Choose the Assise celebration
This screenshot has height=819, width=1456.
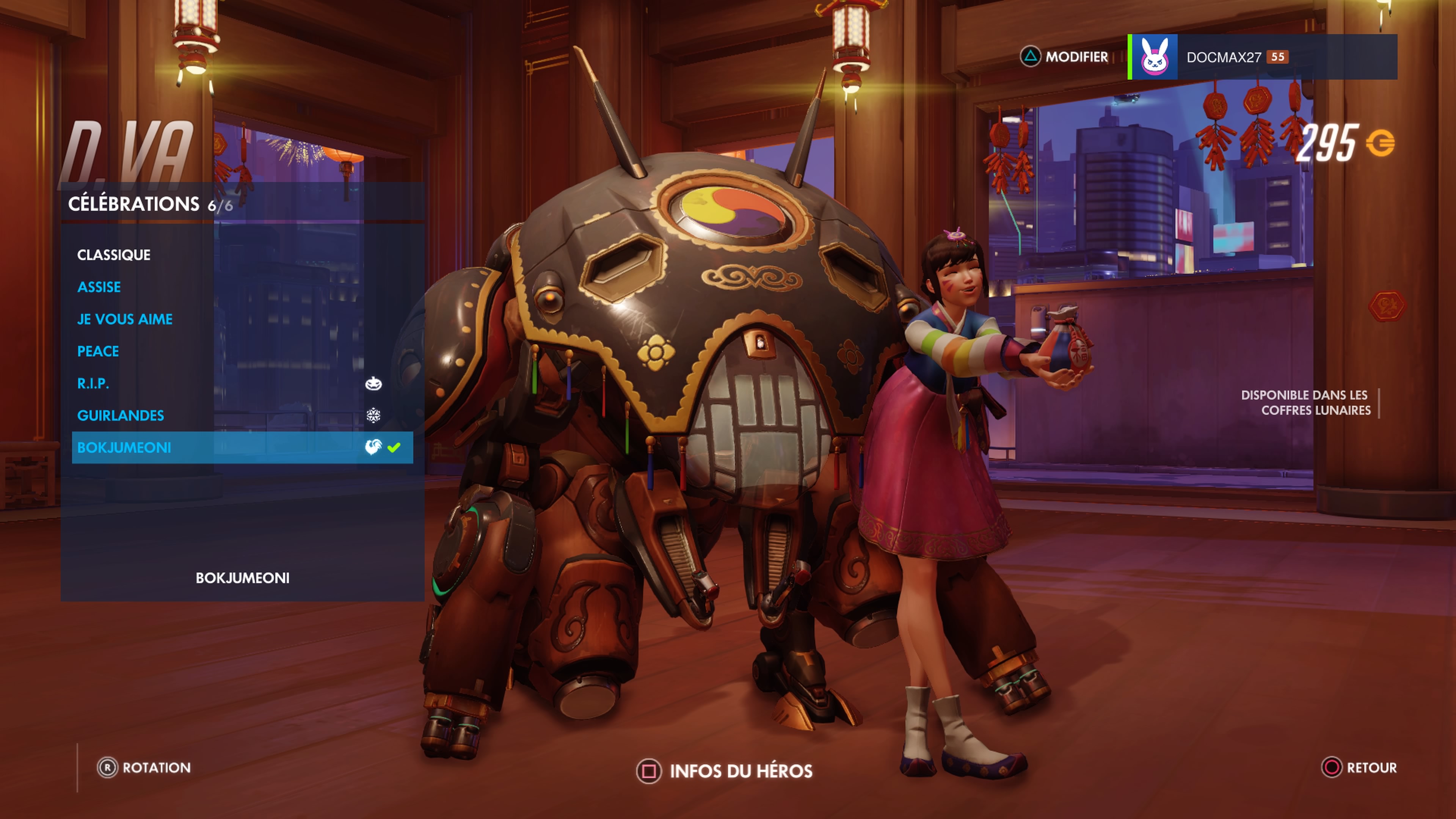point(99,287)
